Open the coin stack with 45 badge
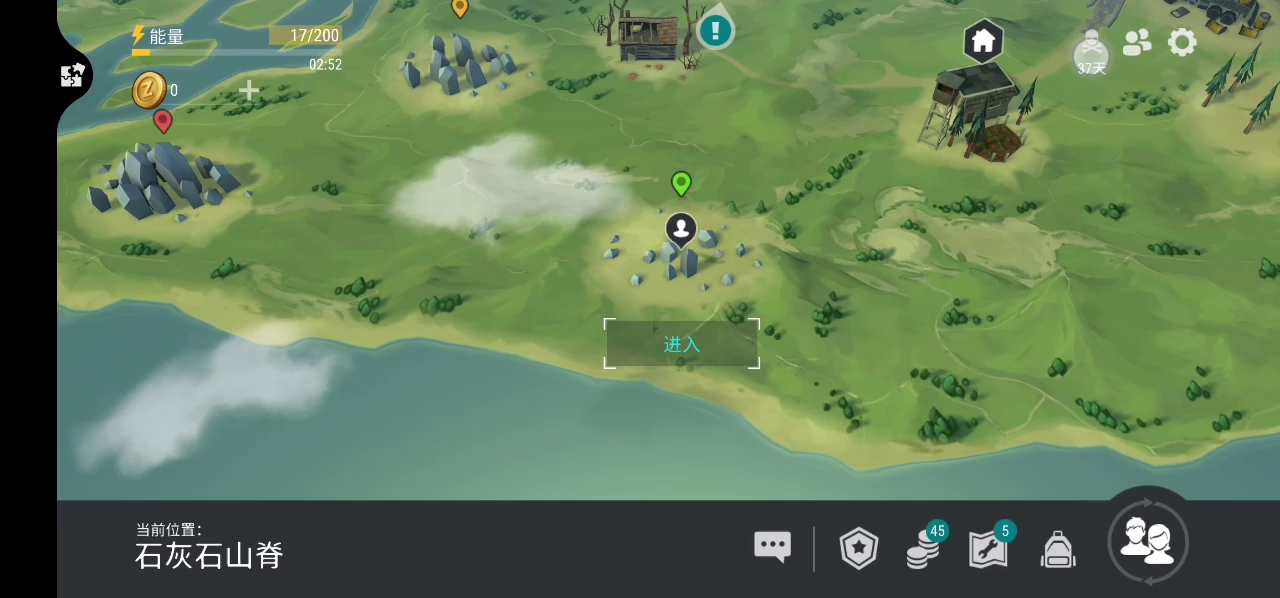 click(923, 548)
